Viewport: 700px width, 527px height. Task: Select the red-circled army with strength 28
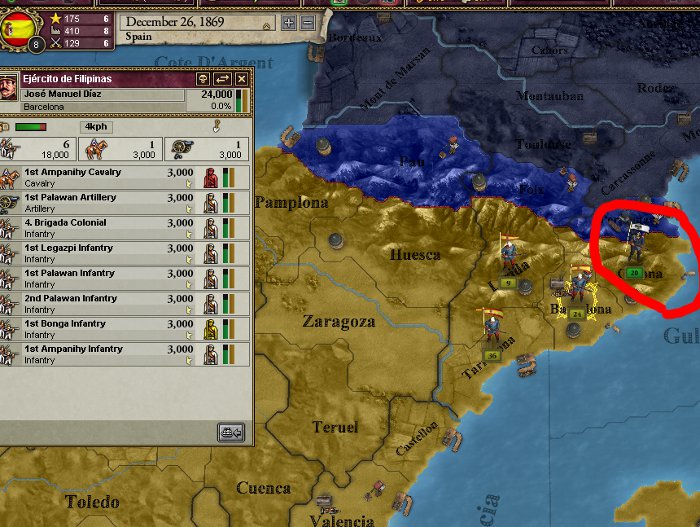point(633,248)
